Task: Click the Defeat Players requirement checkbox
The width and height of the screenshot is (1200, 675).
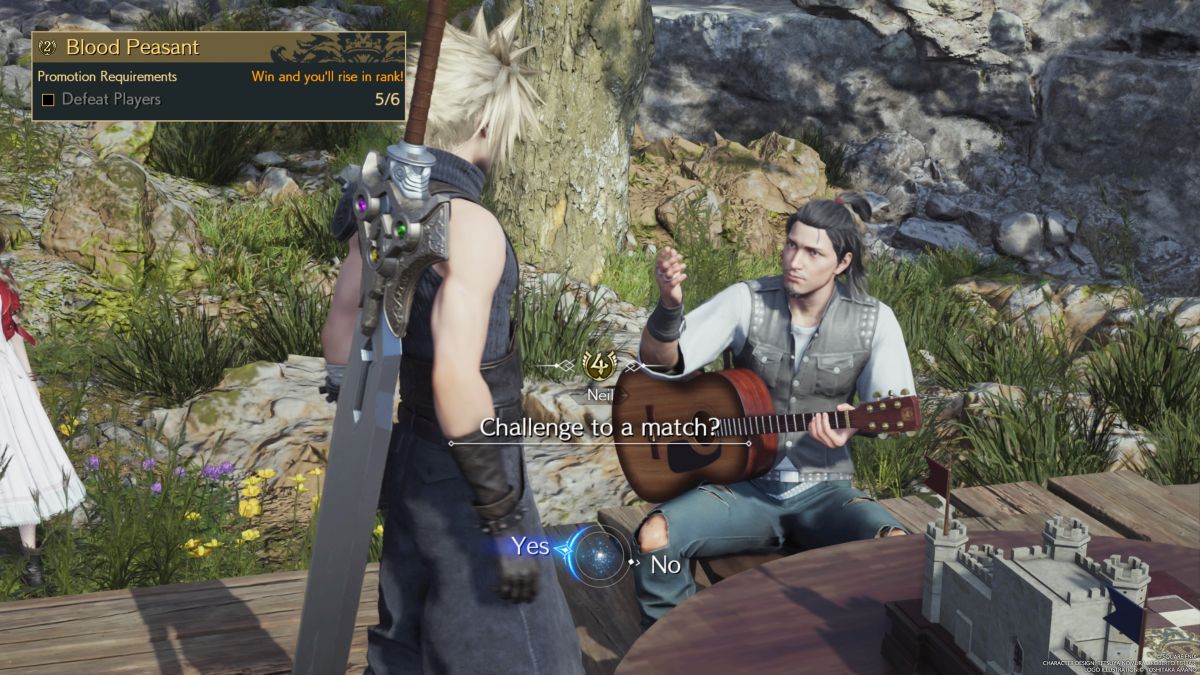Action: point(48,100)
